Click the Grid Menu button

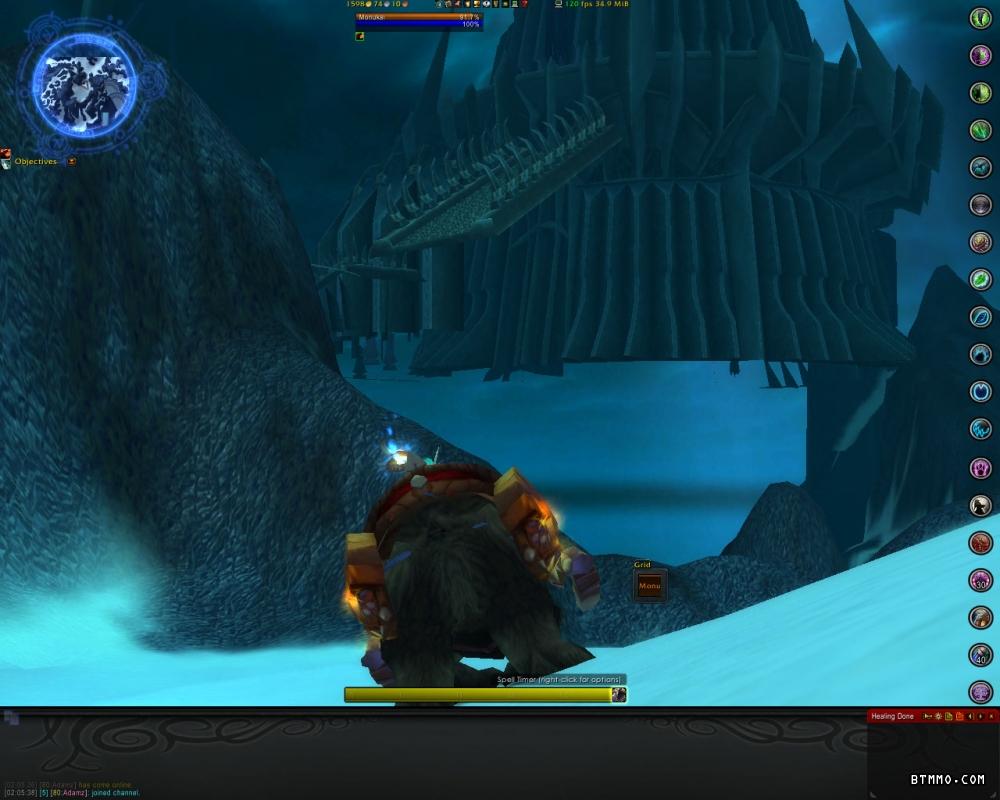649,586
